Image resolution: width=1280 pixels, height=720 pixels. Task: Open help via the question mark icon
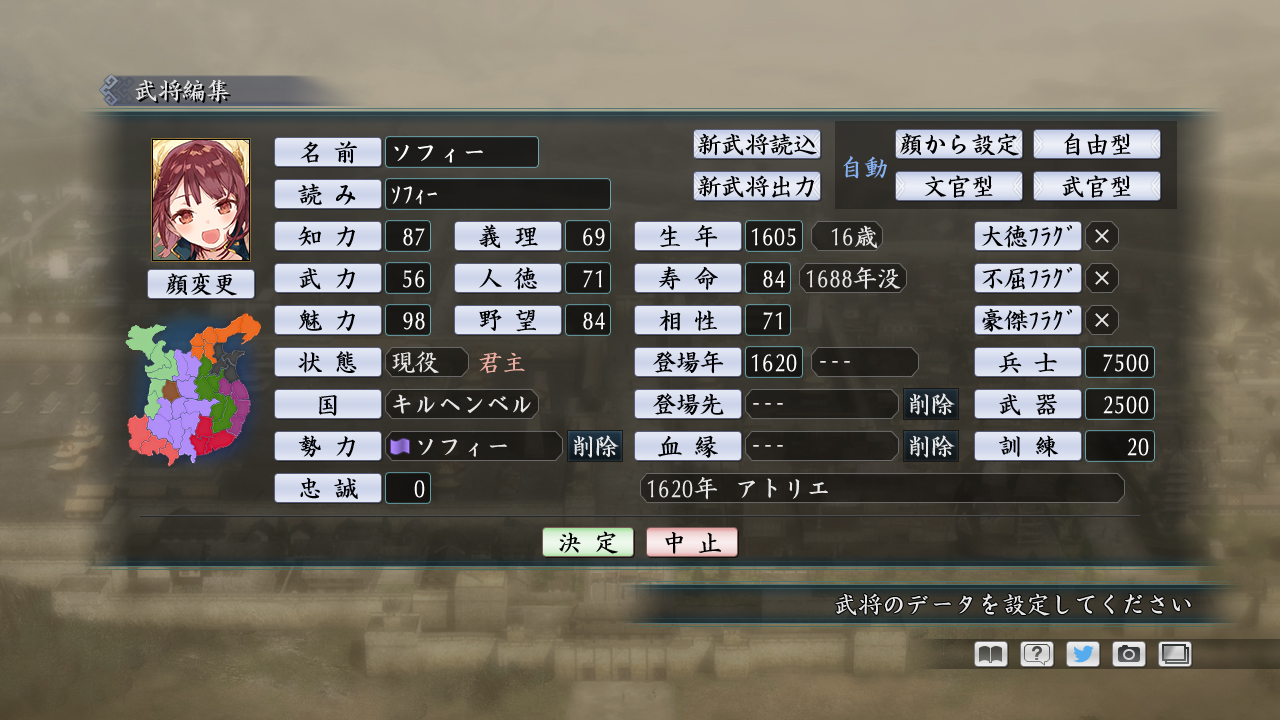(1034, 654)
